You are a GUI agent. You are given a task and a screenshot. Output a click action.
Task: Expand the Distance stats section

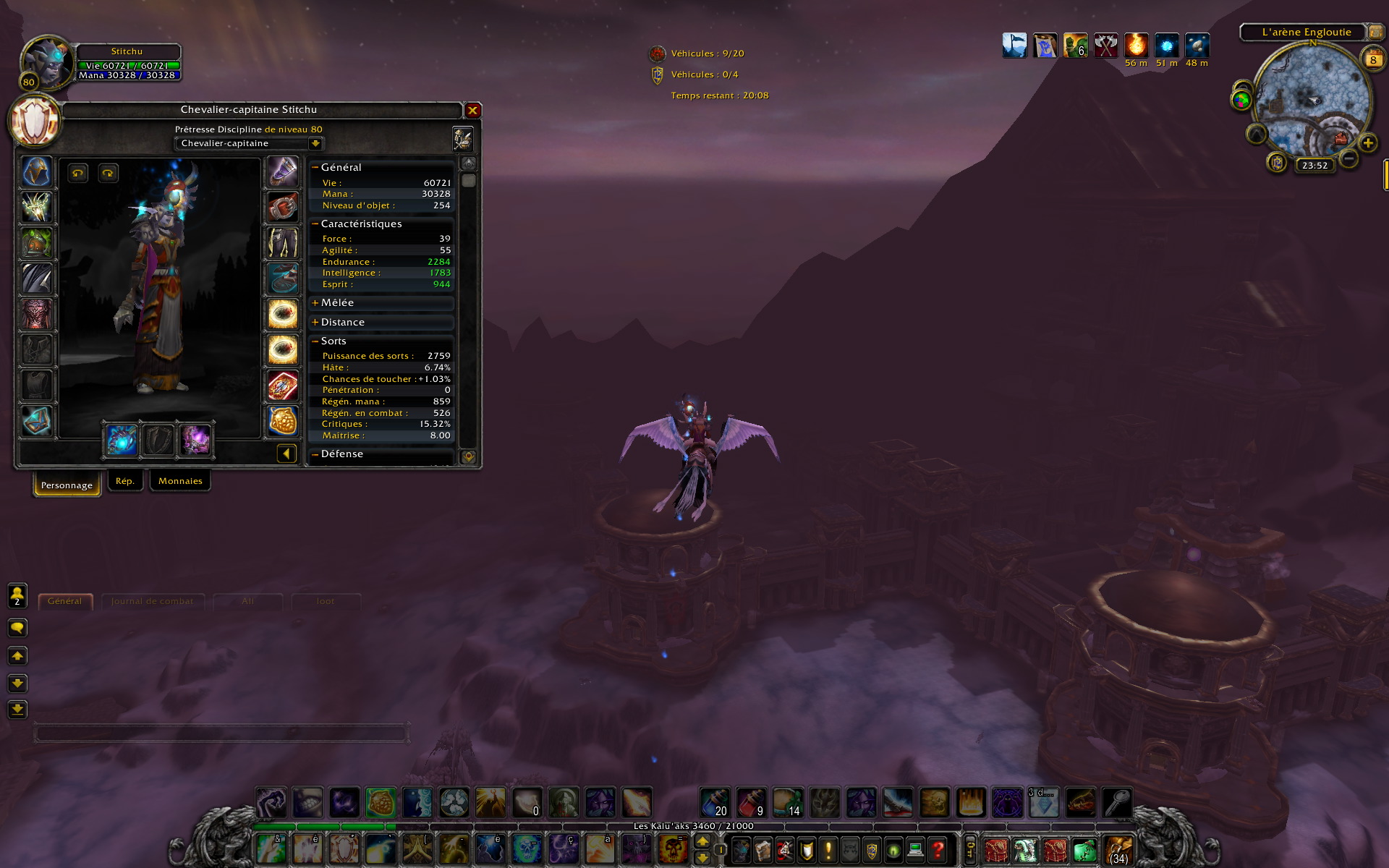[x=315, y=323]
